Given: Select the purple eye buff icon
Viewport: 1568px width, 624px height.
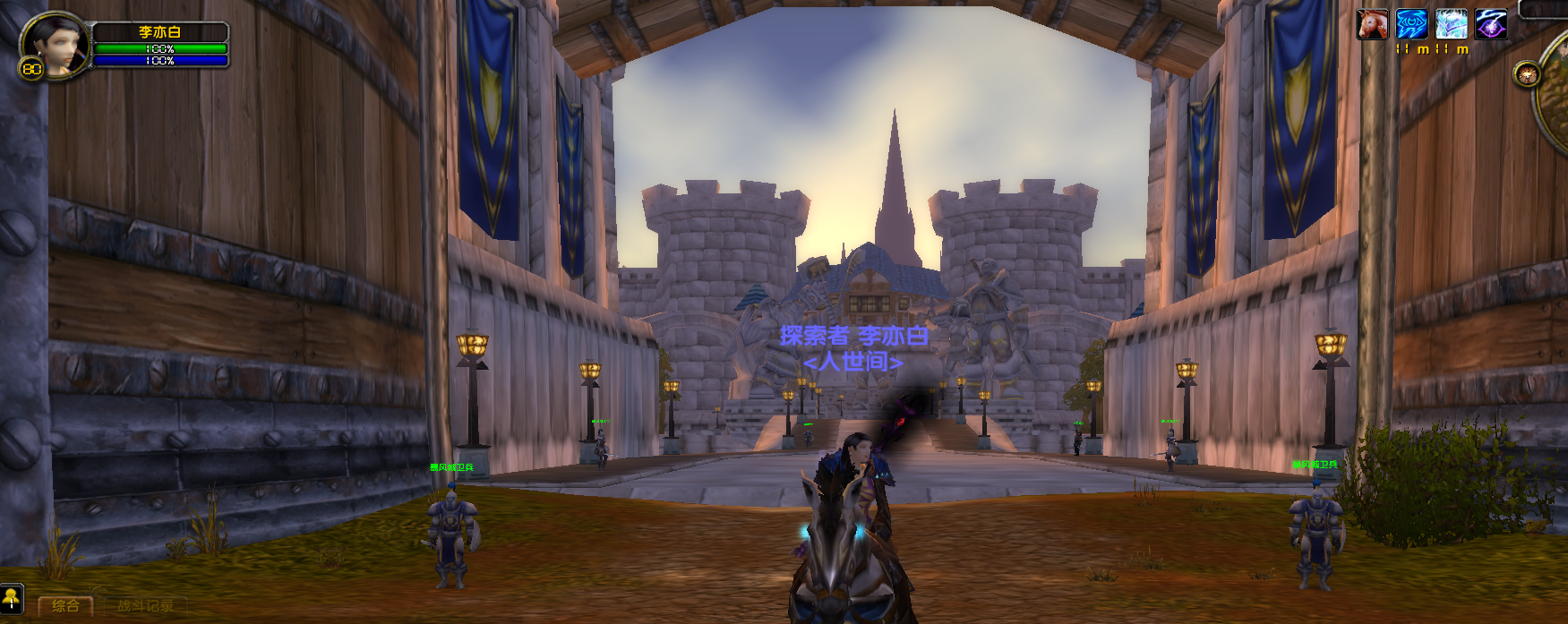Looking at the screenshot, I should click(1491, 24).
